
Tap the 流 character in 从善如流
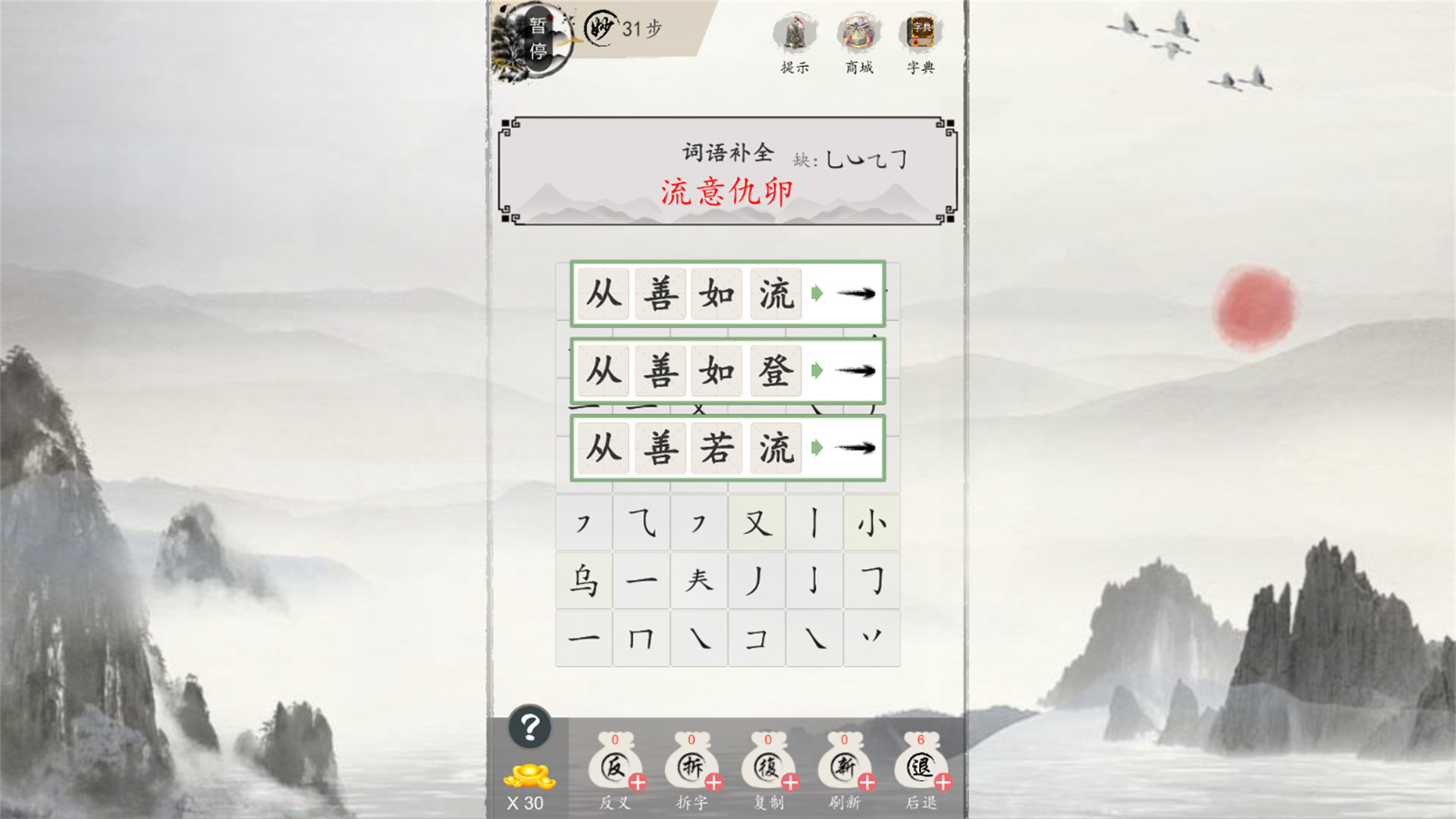pos(774,296)
